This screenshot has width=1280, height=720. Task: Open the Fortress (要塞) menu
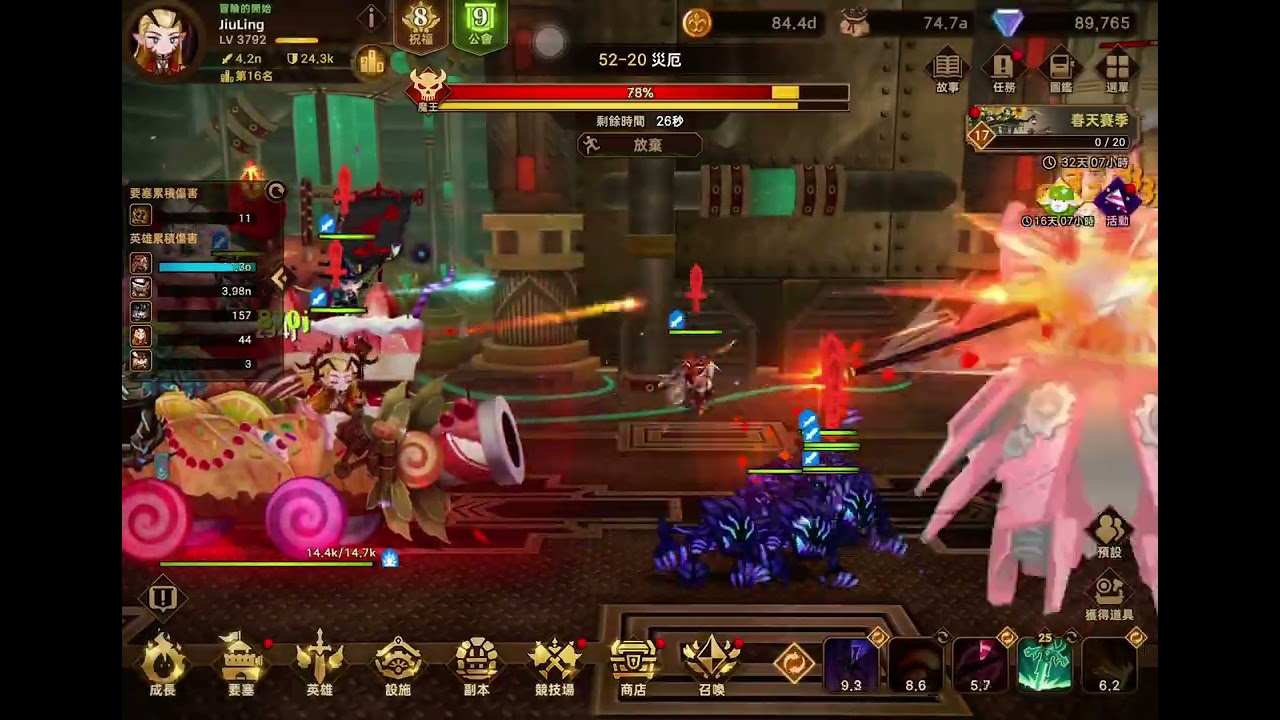tap(241, 664)
